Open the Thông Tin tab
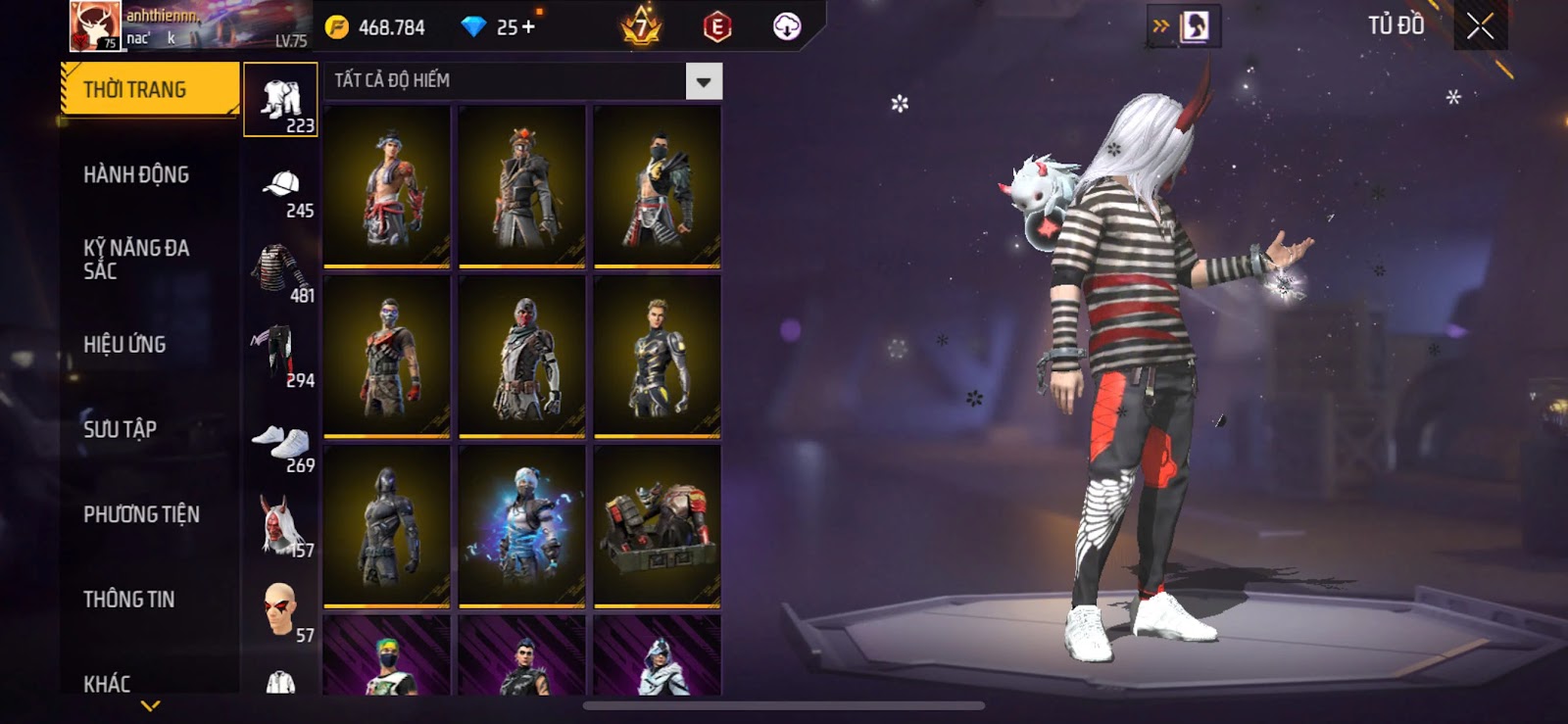Screen dimensions: 1568x724 (128, 599)
